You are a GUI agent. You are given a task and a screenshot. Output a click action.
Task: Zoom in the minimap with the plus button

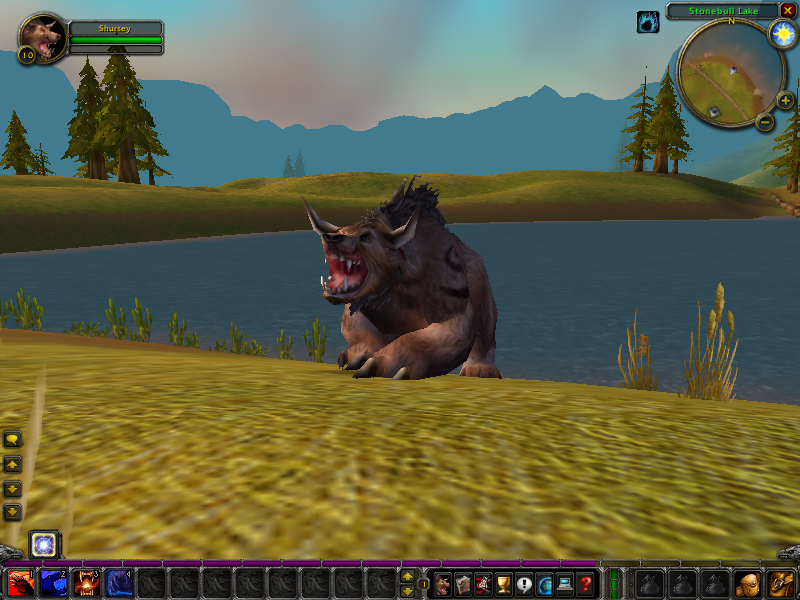[785, 100]
